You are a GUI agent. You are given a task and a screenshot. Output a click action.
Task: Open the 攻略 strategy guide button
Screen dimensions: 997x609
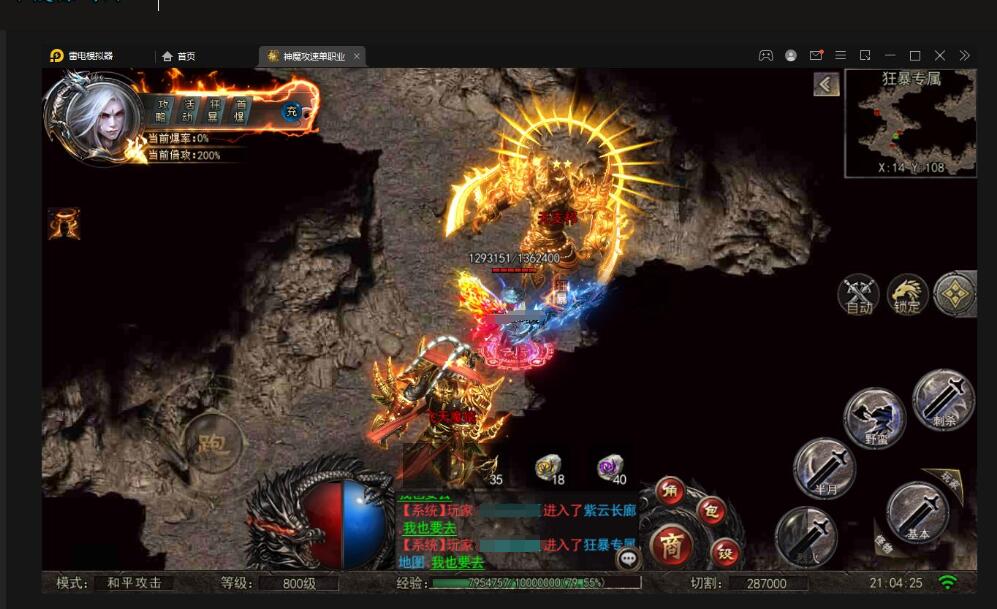pyautogui.click(x=163, y=109)
